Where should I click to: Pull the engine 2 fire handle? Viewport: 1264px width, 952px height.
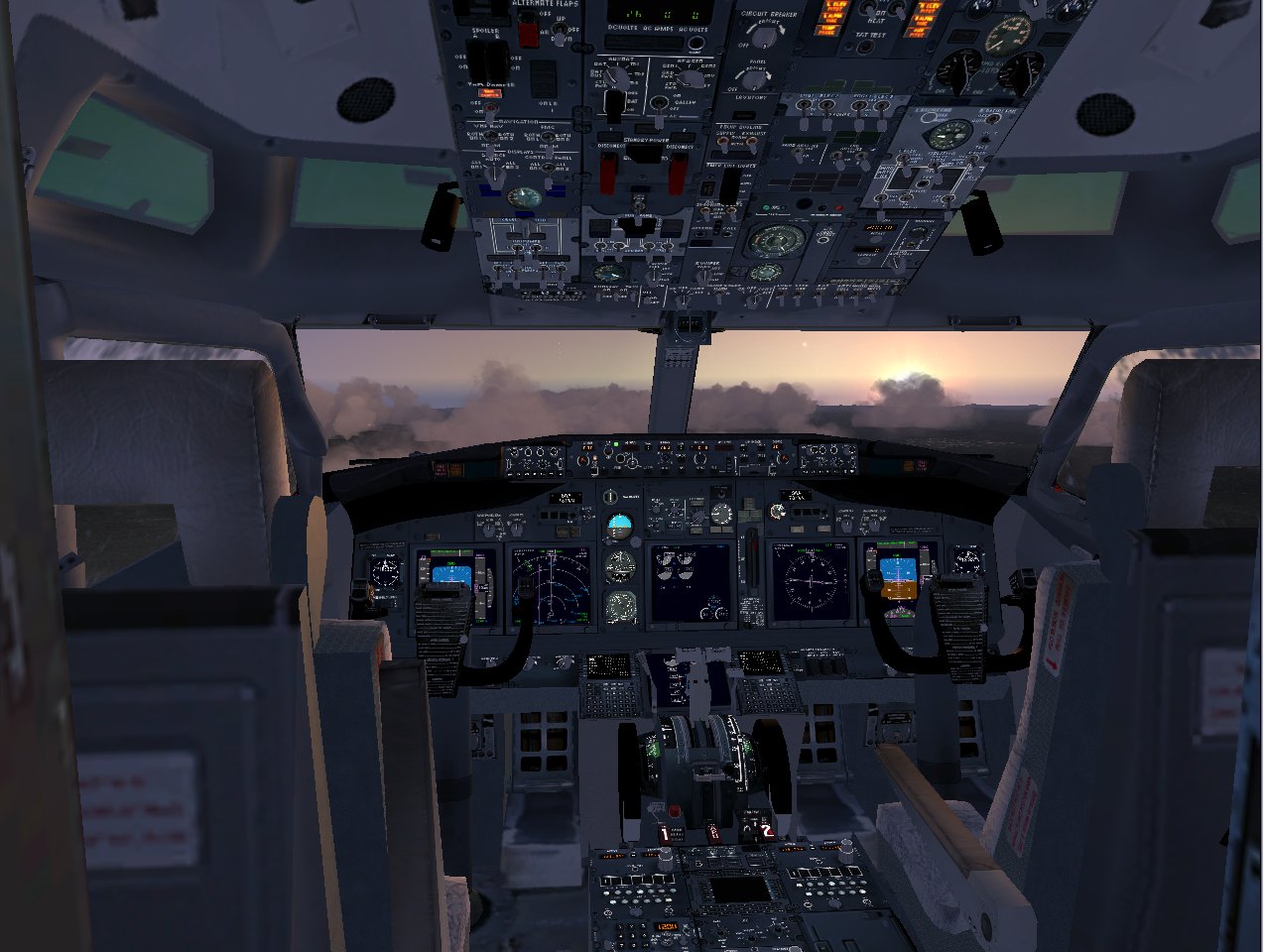765,831
